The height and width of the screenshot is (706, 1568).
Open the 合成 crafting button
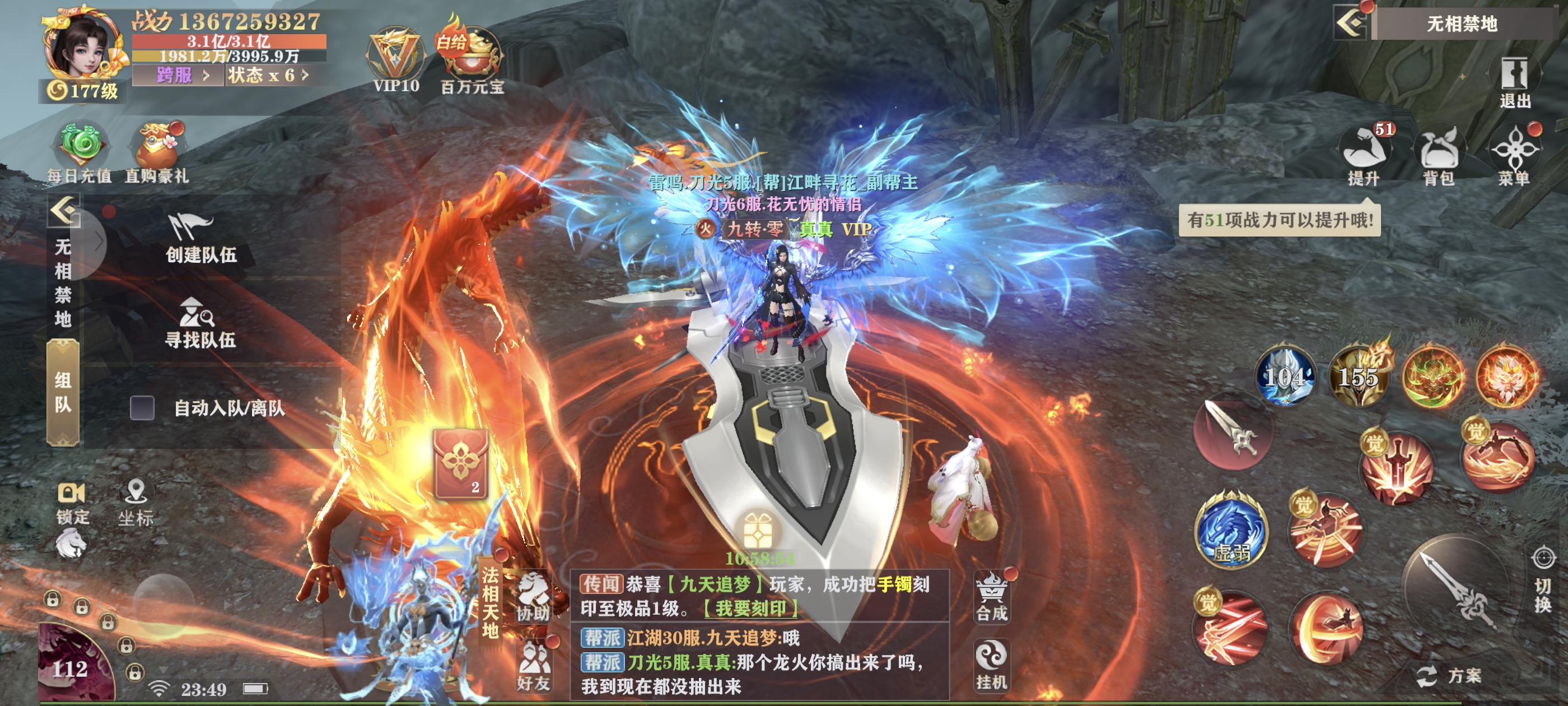[x=992, y=597]
